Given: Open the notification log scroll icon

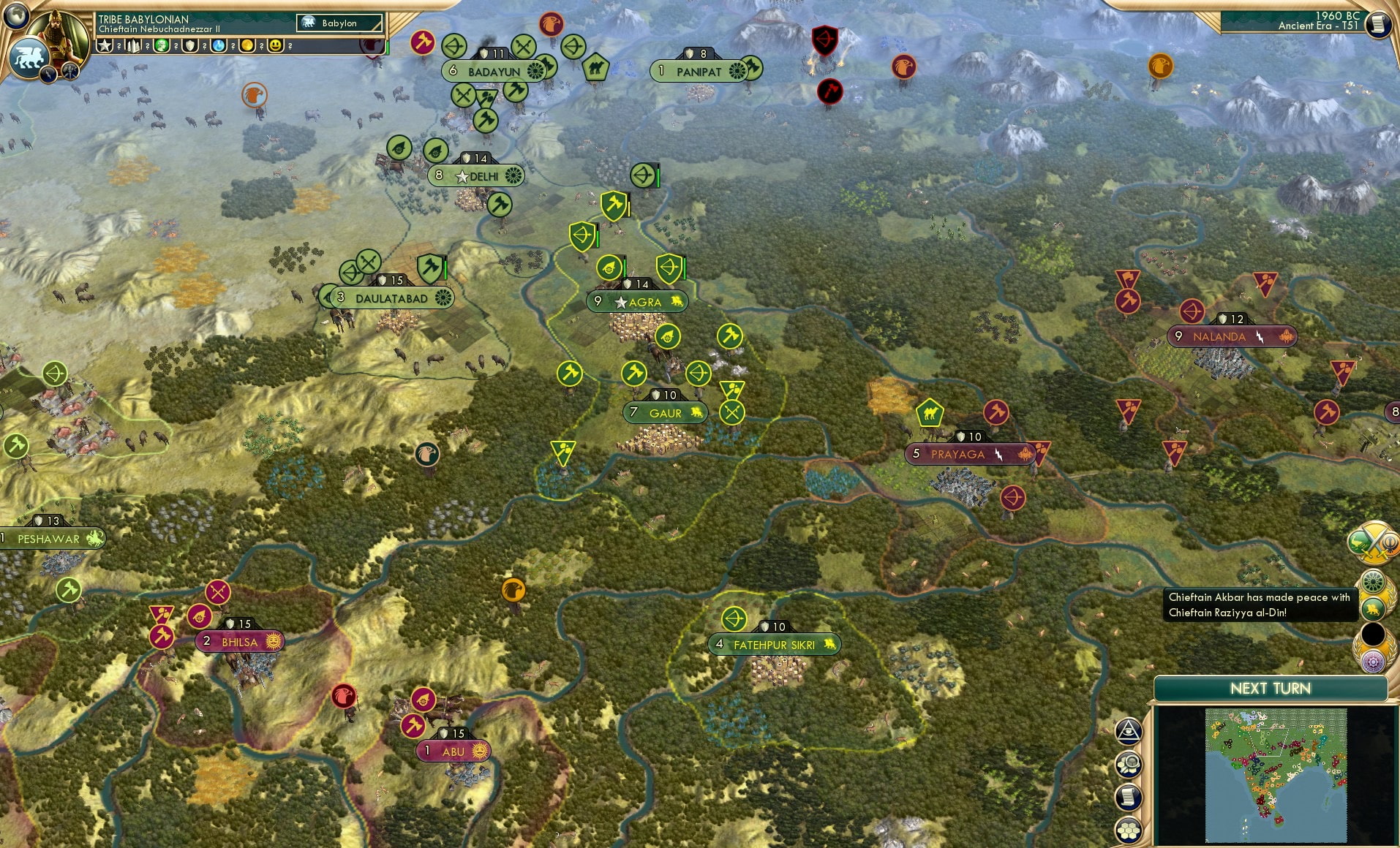Looking at the screenshot, I should click(x=1129, y=796).
